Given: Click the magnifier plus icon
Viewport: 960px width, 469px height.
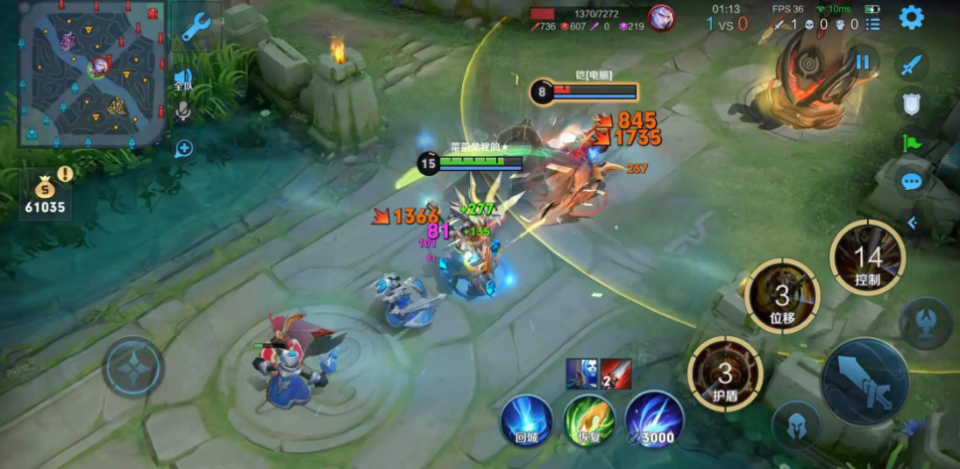Looking at the screenshot, I should [184, 149].
